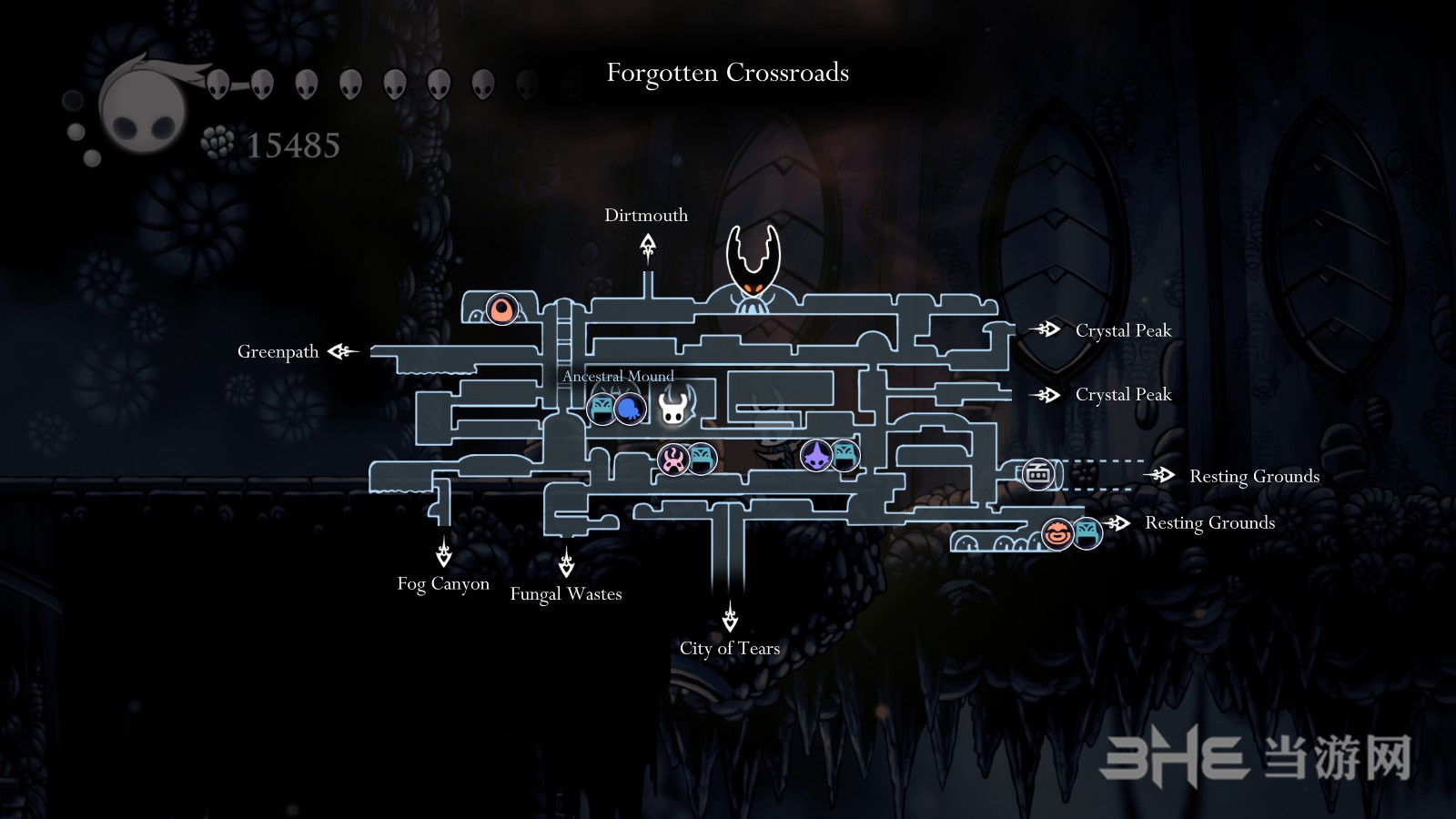Select the Knight's position marker on the map

674,405
